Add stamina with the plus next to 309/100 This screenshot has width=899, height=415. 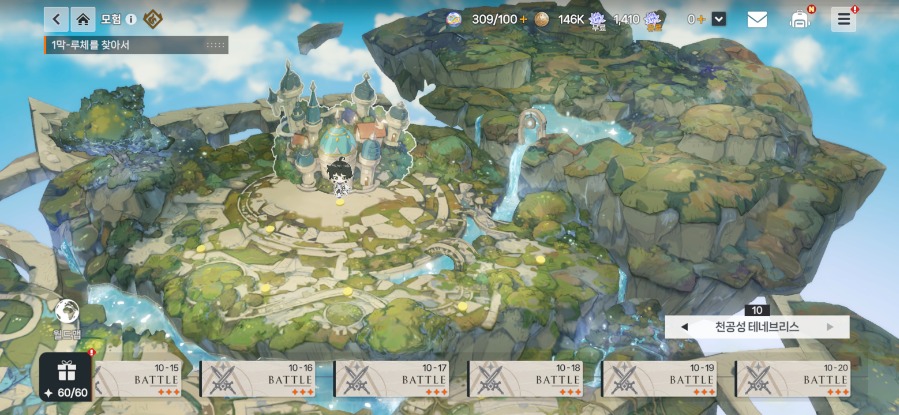pyautogui.click(x=523, y=19)
